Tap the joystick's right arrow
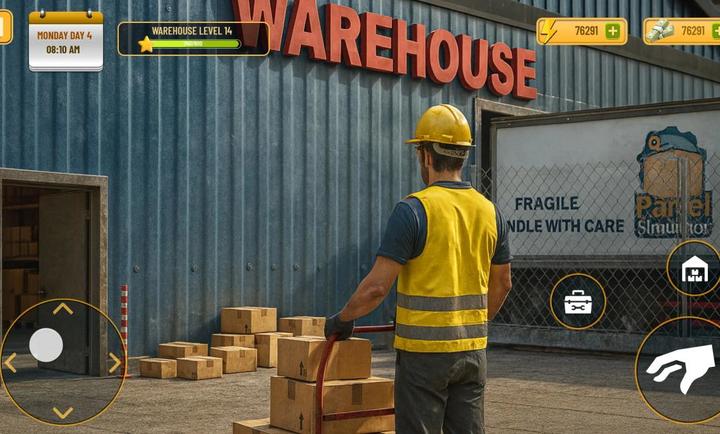The width and height of the screenshot is (720, 434). [x=114, y=362]
